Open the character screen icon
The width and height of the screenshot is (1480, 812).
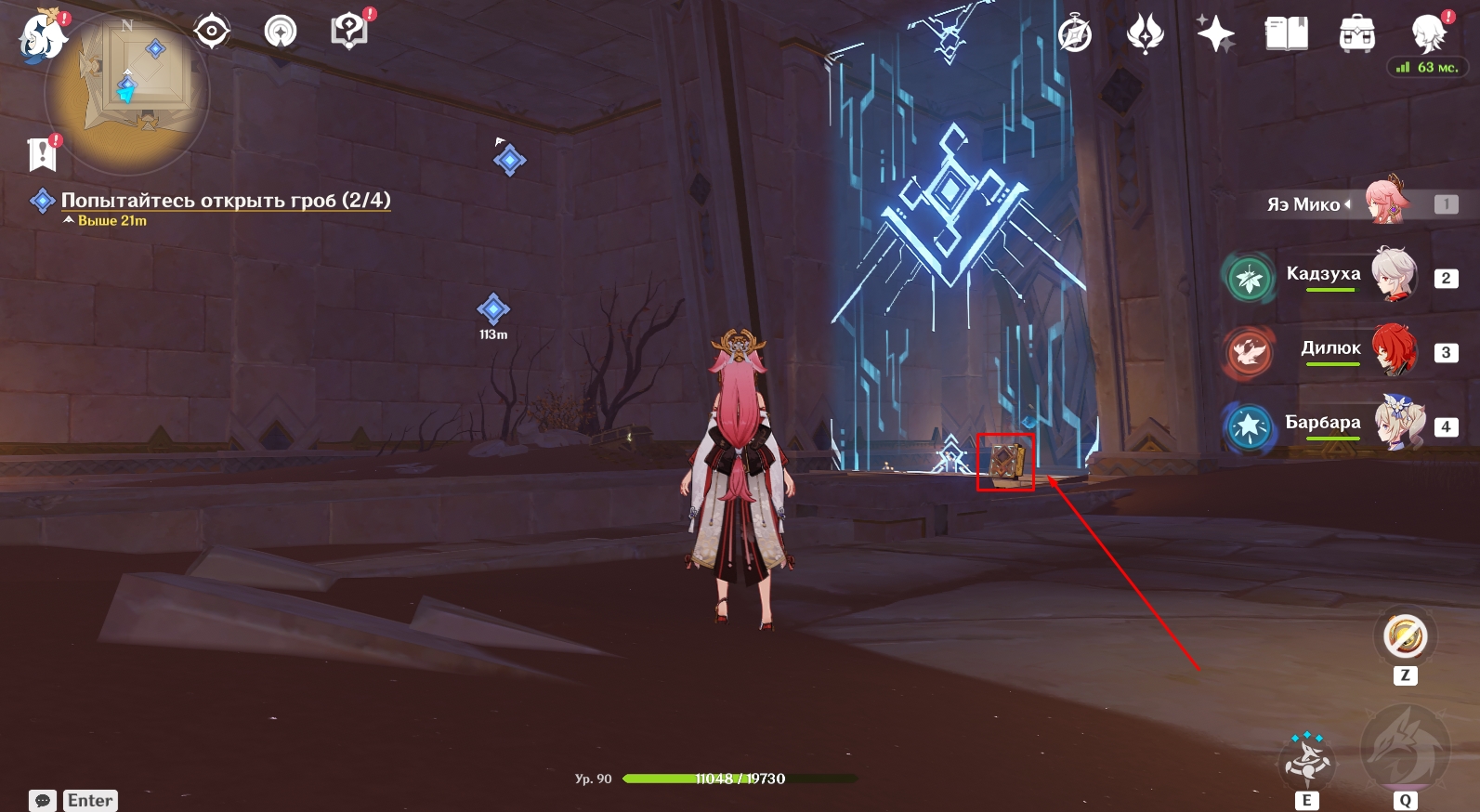[1427, 33]
